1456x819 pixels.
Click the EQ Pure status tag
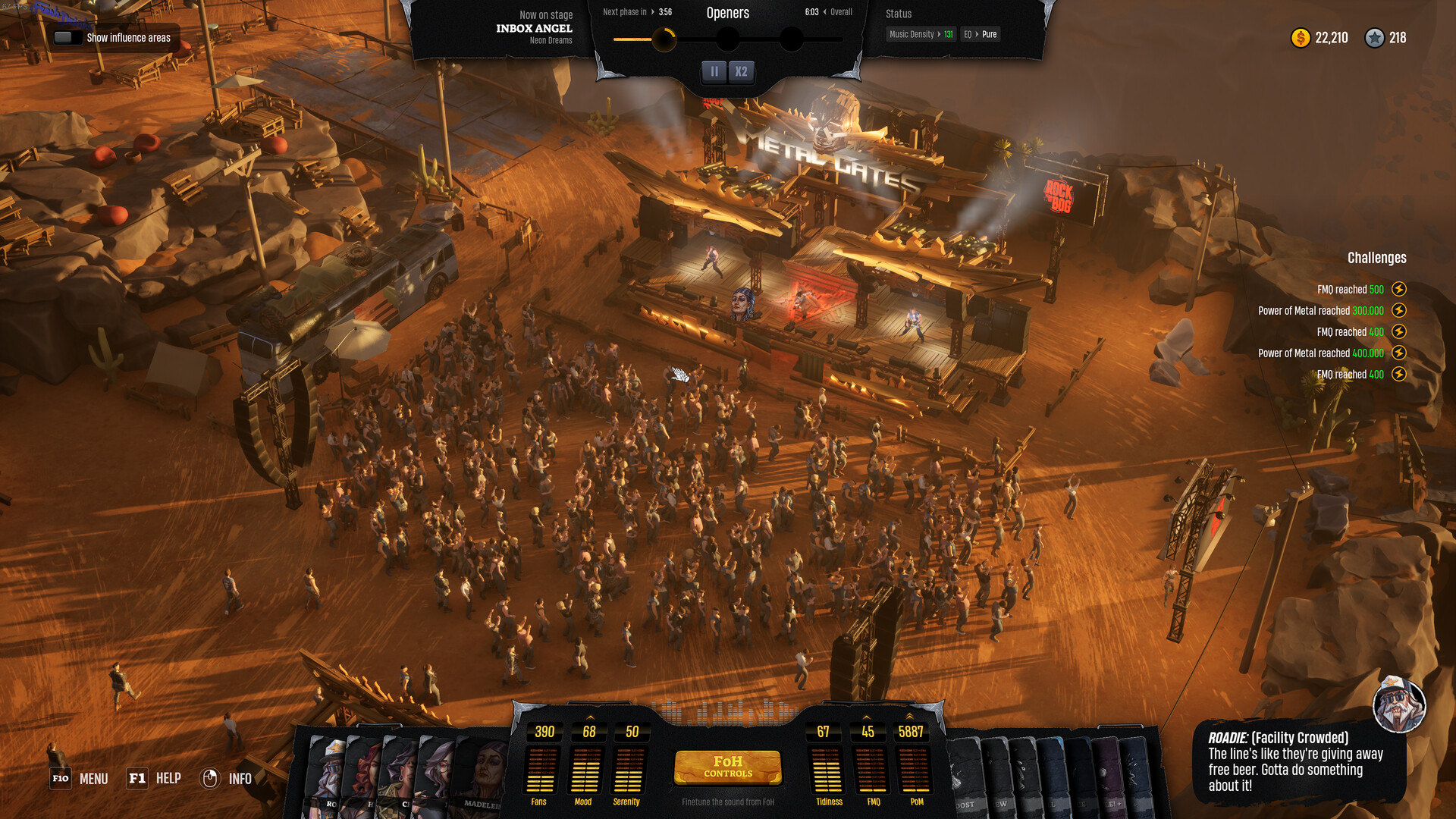[x=980, y=34]
